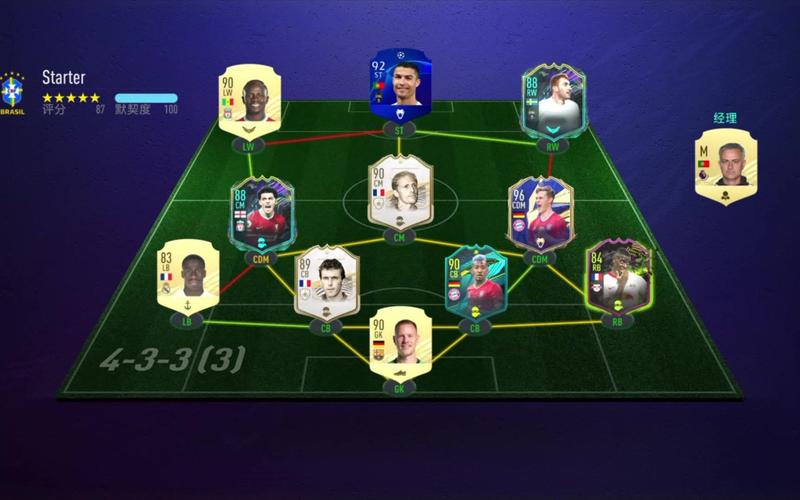Choose the 90-rated LW player card
The height and width of the screenshot is (500, 800).
click(246, 105)
